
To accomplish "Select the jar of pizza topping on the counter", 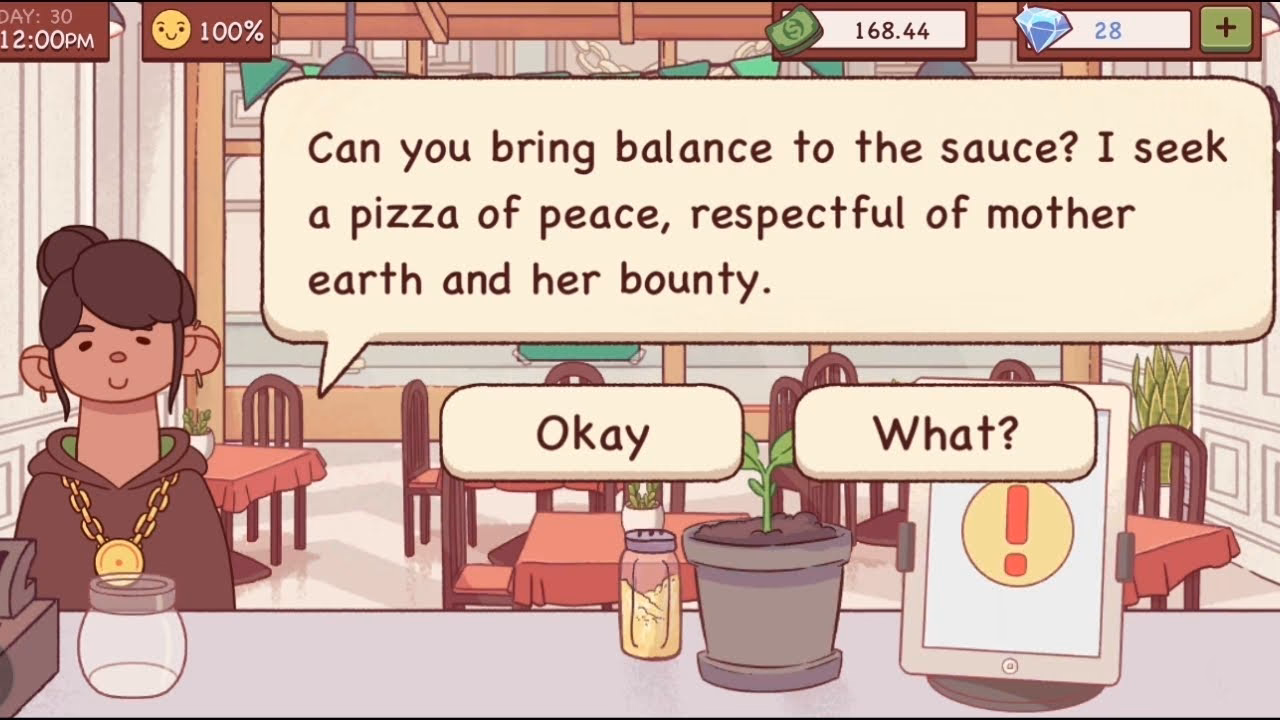I will pyautogui.click(x=648, y=590).
